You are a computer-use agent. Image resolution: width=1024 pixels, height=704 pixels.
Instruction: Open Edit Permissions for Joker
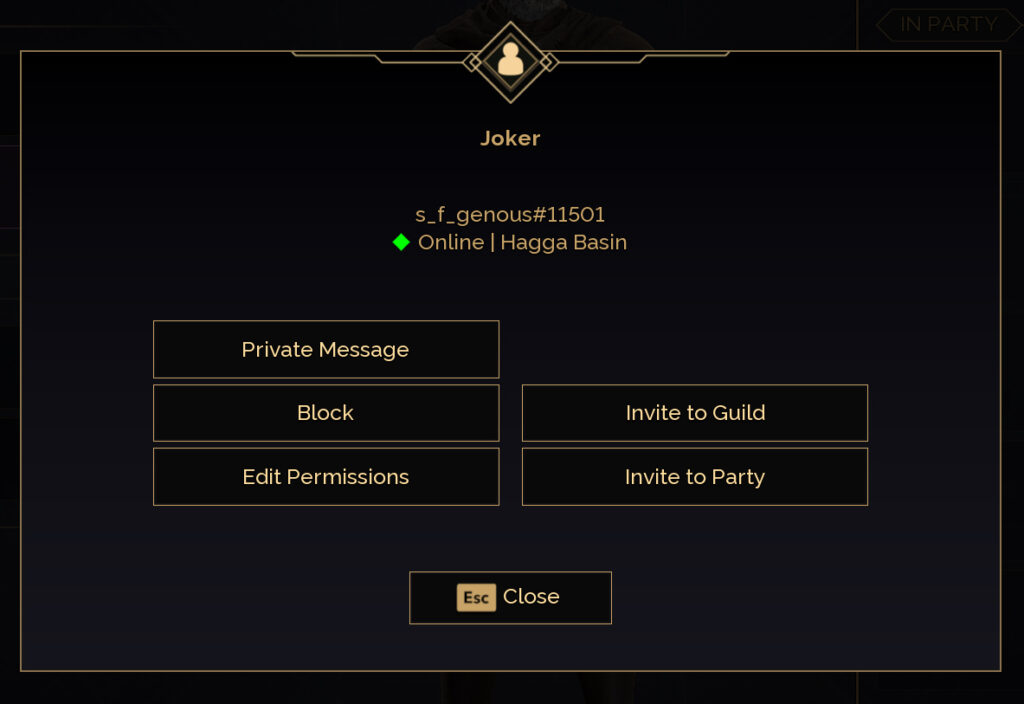(325, 477)
